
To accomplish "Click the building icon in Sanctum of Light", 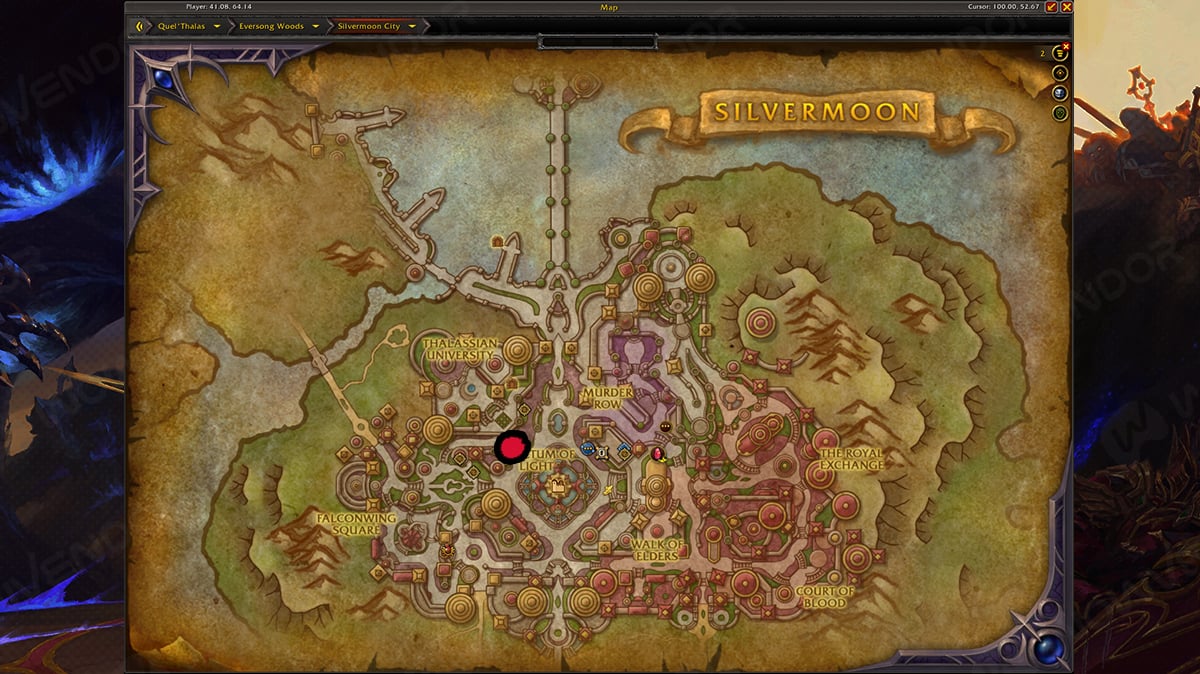I will coord(557,487).
